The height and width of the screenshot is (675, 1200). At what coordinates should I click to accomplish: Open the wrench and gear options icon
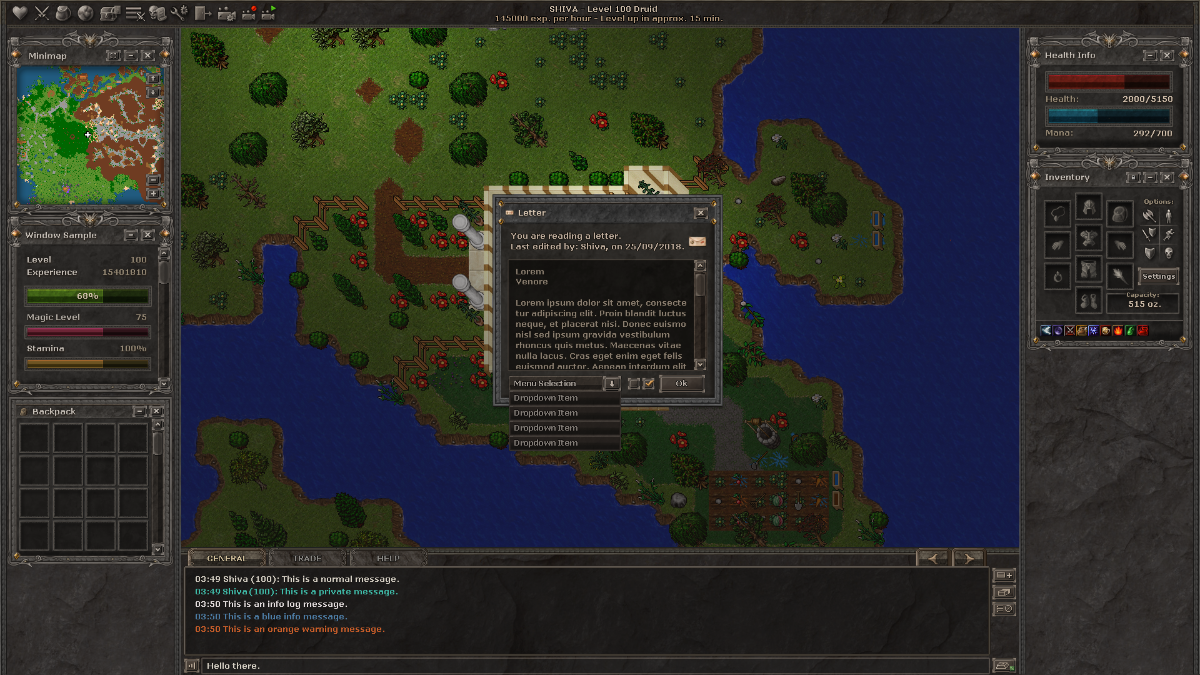tap(179, 13)
